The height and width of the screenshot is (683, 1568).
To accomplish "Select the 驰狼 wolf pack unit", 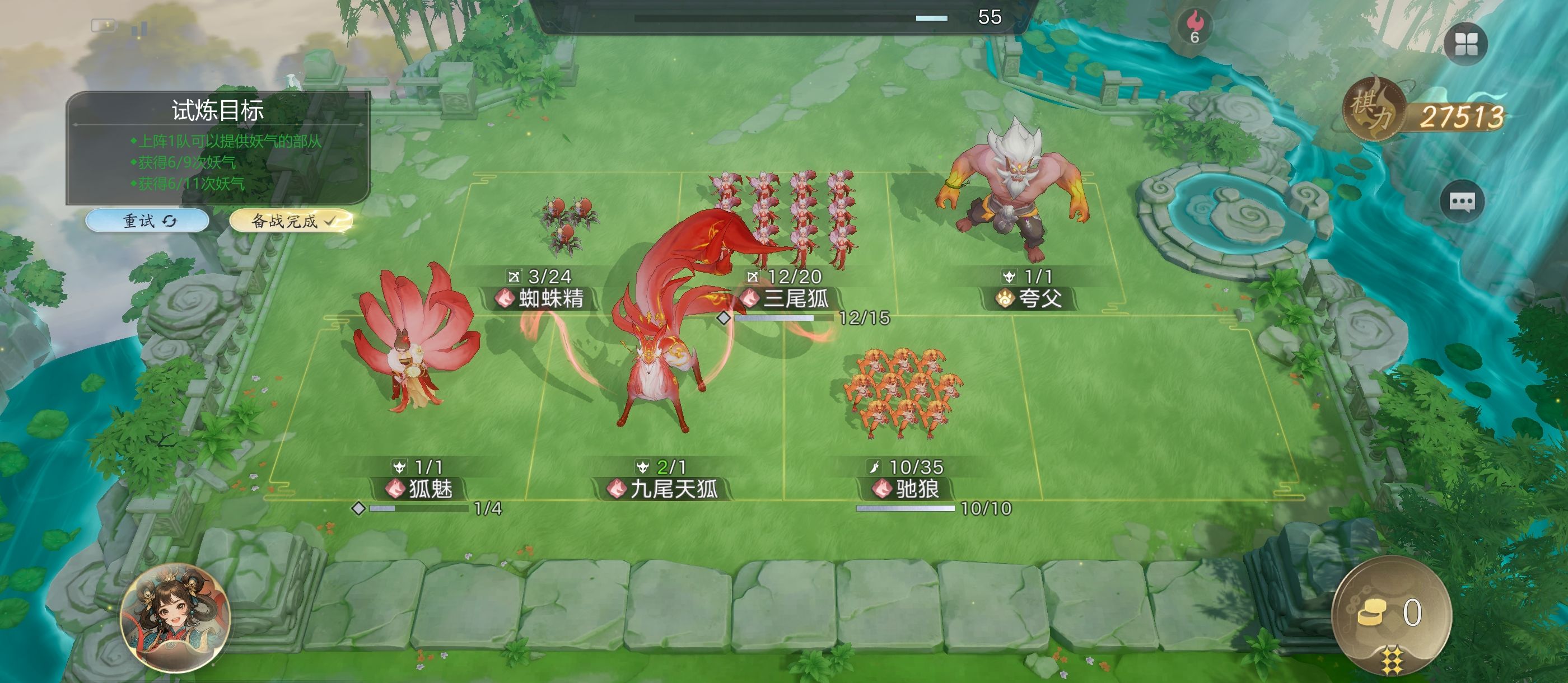I will tap(902, 392).
